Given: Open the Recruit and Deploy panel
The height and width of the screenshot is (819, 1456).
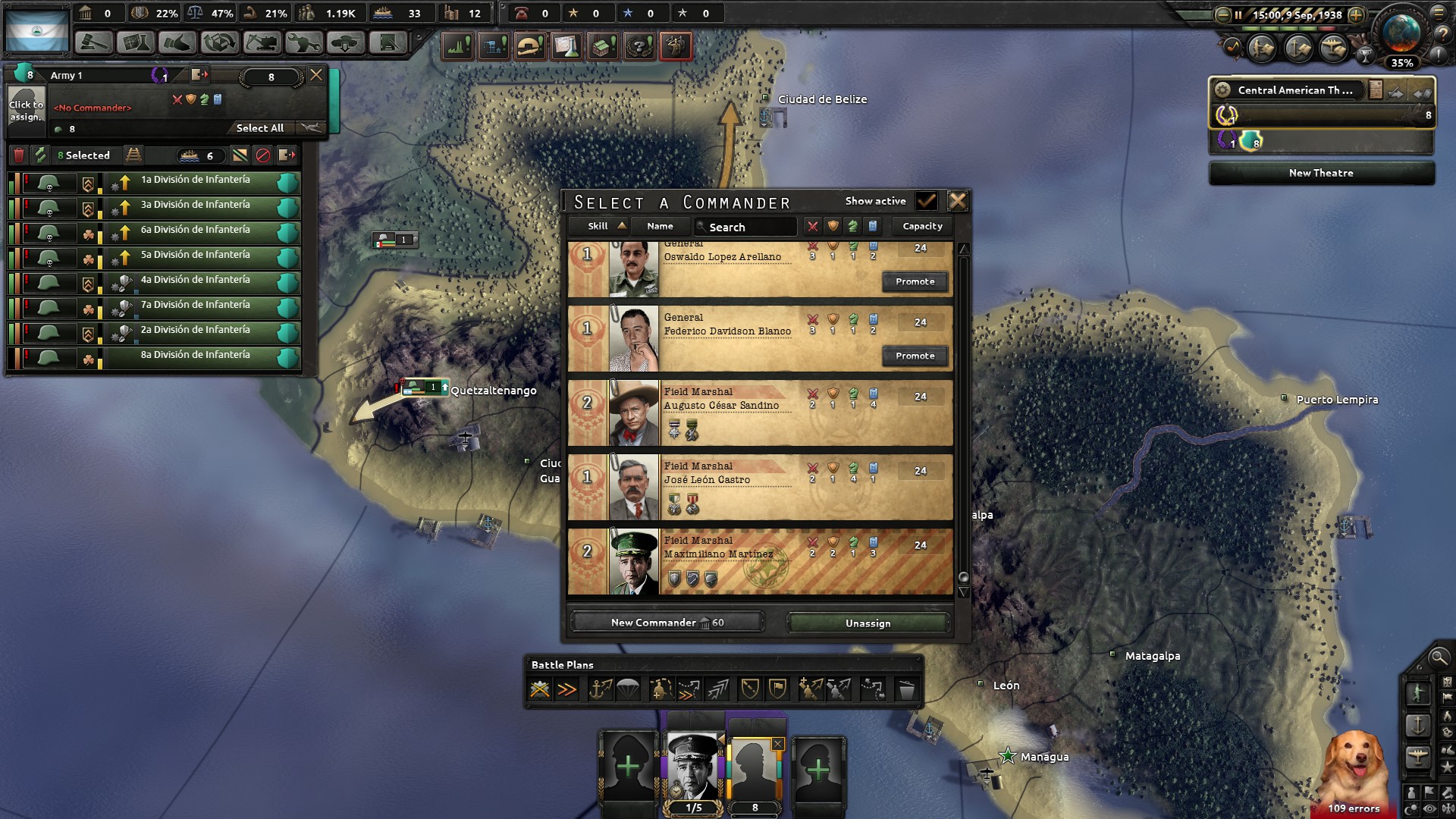Looking at the screenshot, I should [x=345, y=43].
